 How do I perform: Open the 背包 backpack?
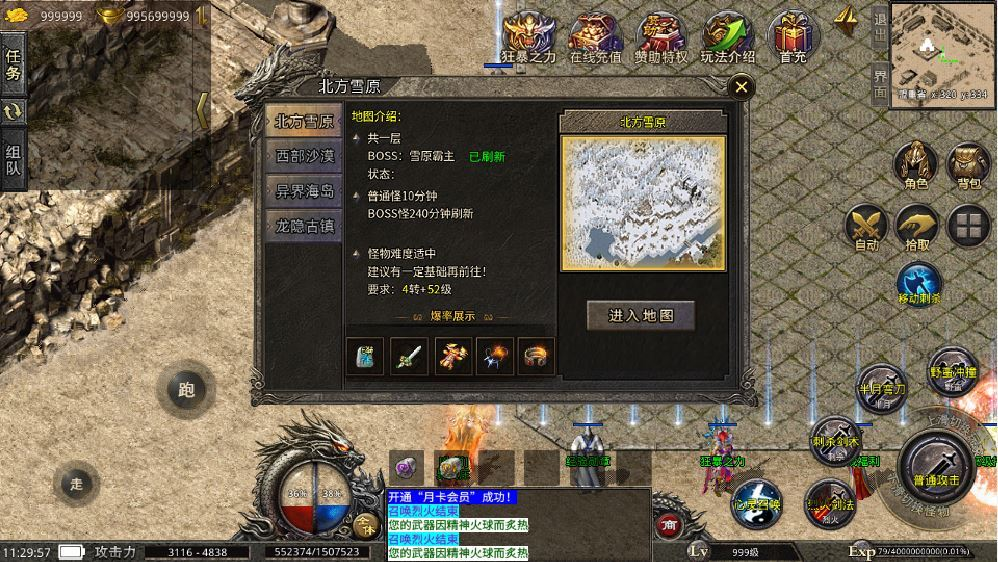[968, 164]
